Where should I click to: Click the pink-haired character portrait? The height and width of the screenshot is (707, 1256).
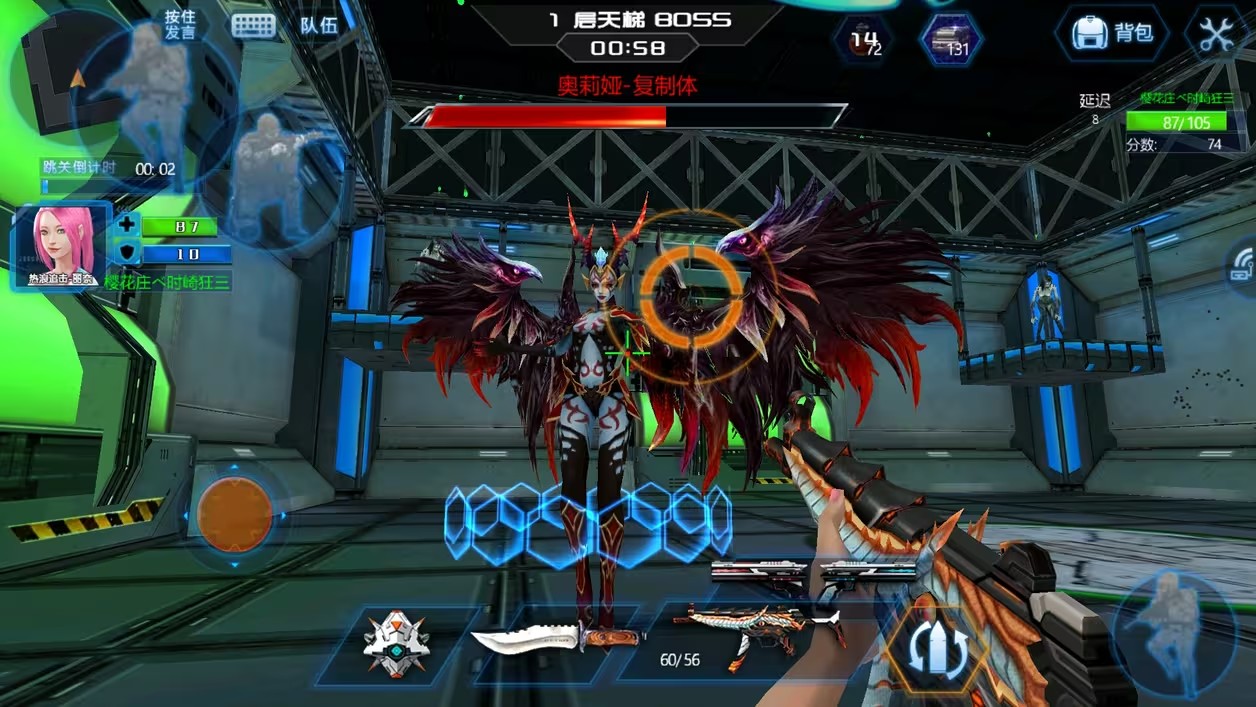(x=61, y=244)
